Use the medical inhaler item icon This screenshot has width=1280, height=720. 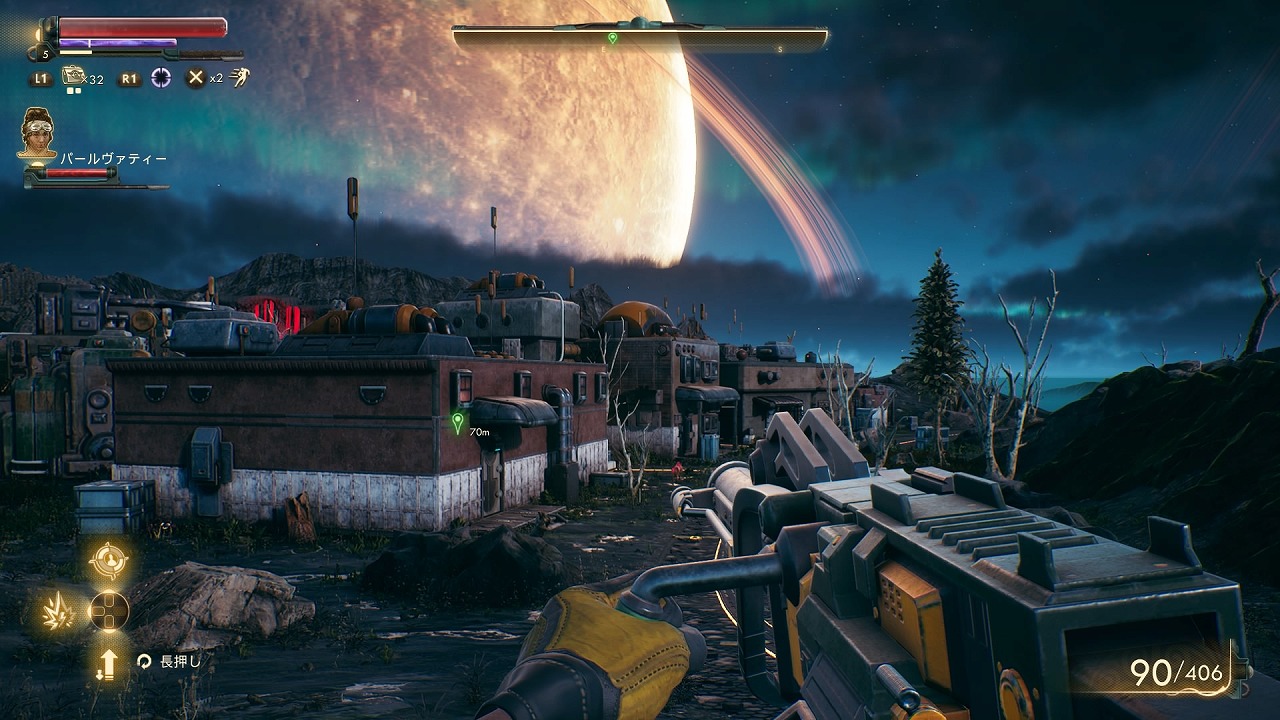coord(73,76)
